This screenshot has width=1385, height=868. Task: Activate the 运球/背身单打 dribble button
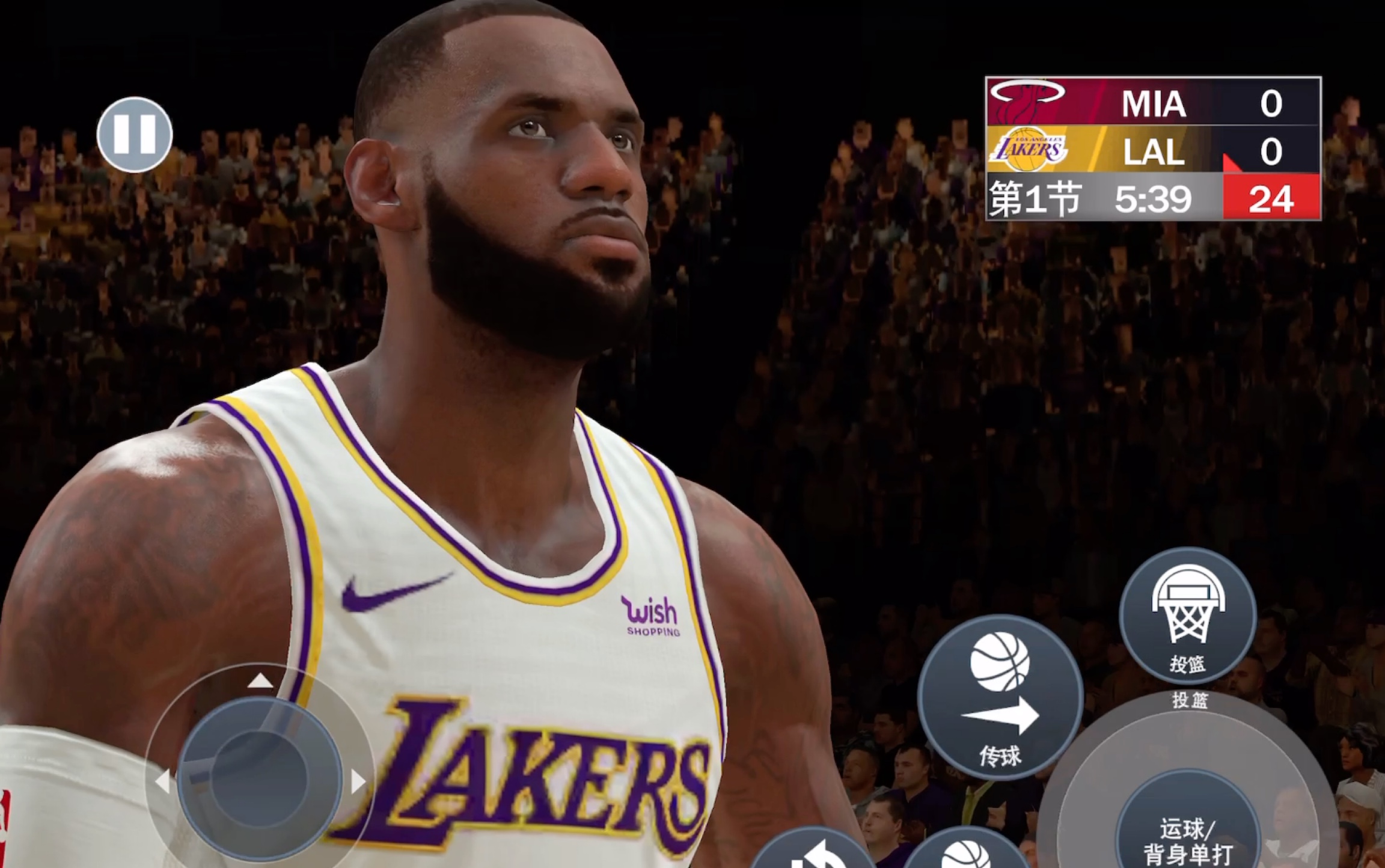[1187, 839]
